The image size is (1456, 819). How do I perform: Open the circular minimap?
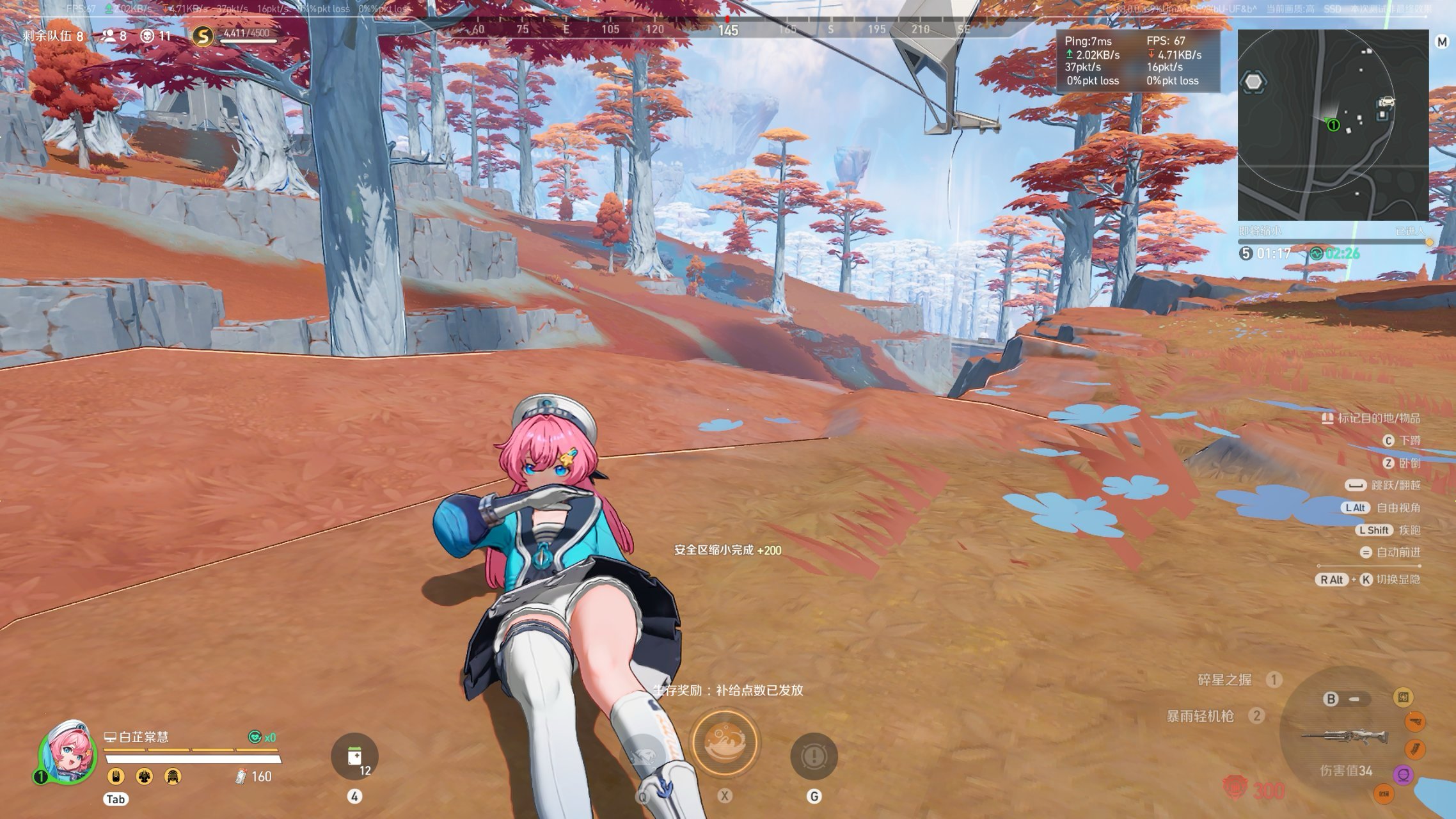click(x=1333, y=125)
